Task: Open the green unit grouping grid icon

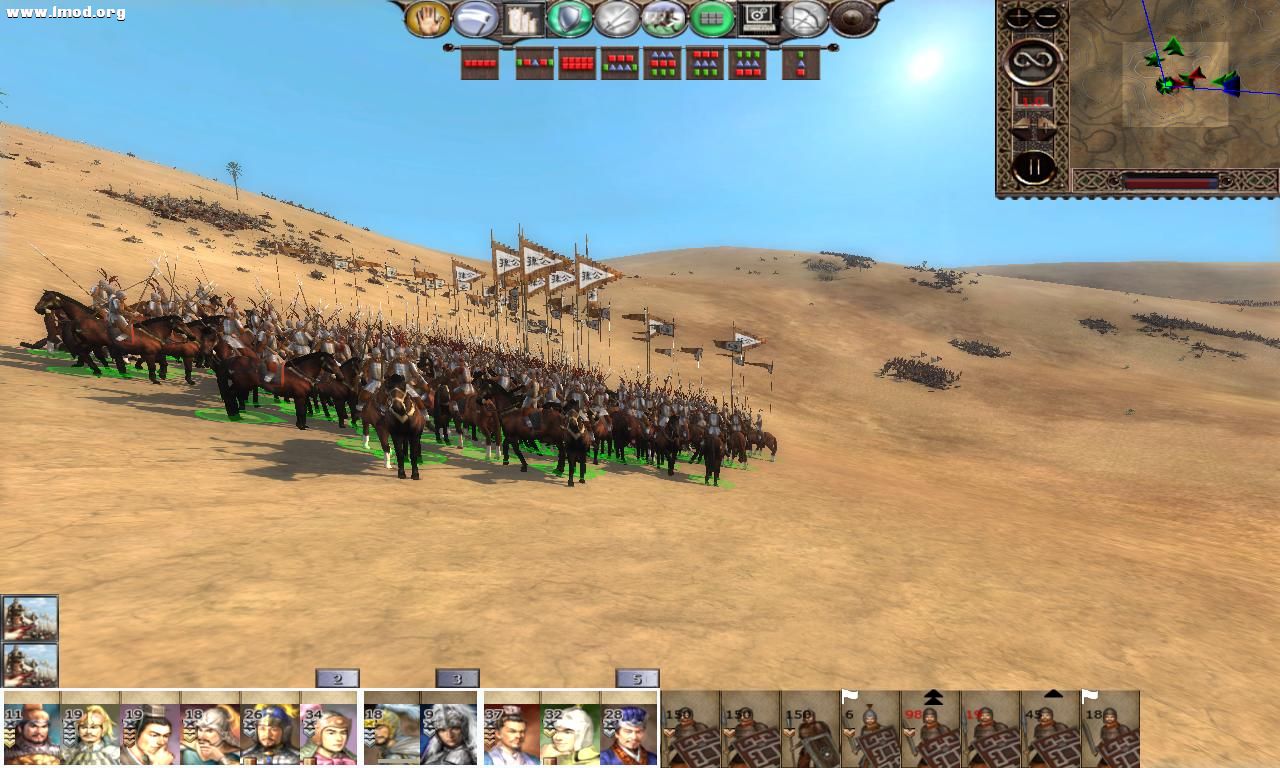Action: pyautogui.click(x=711, y=18)
